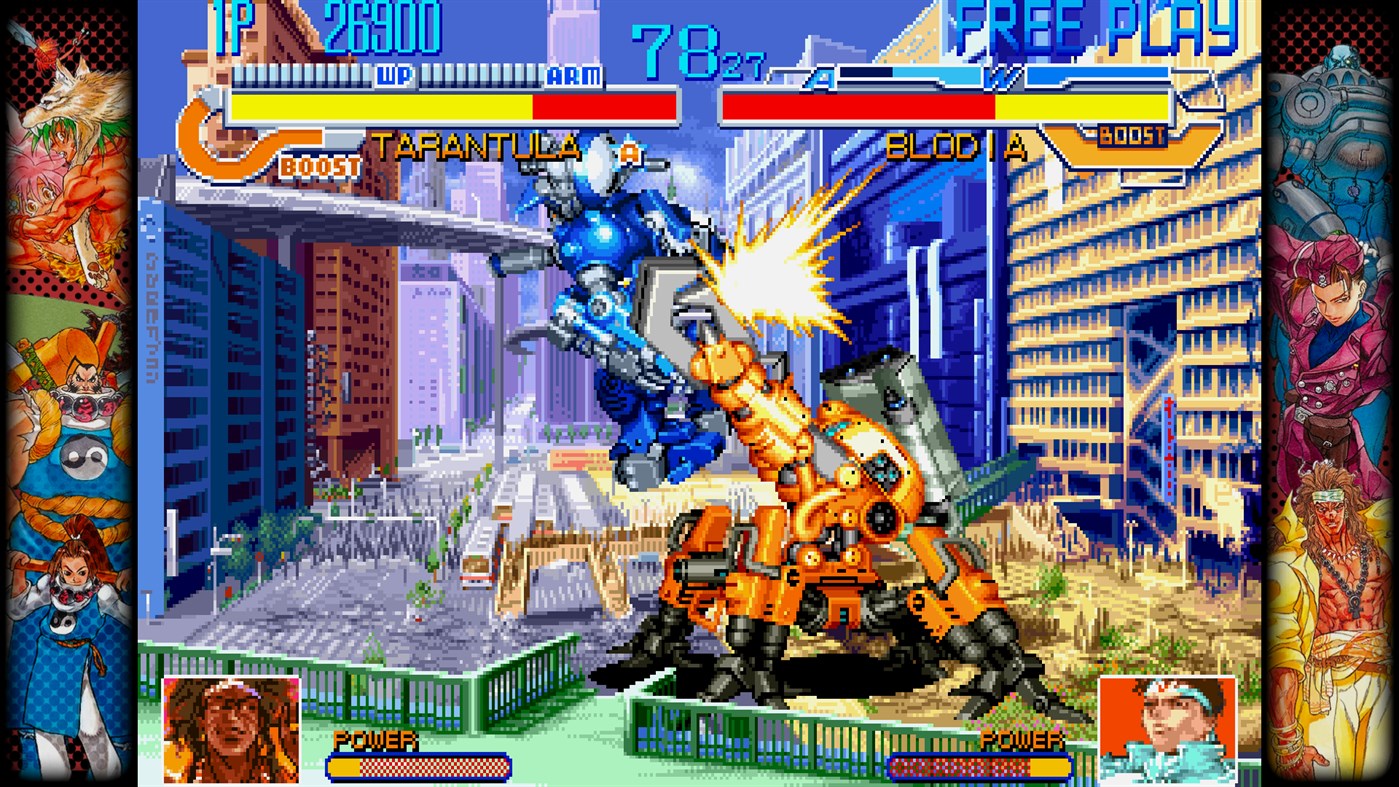The image size is (1399, 787).
Task: Click the WP gauge label
Action: [x=394, y=75]
